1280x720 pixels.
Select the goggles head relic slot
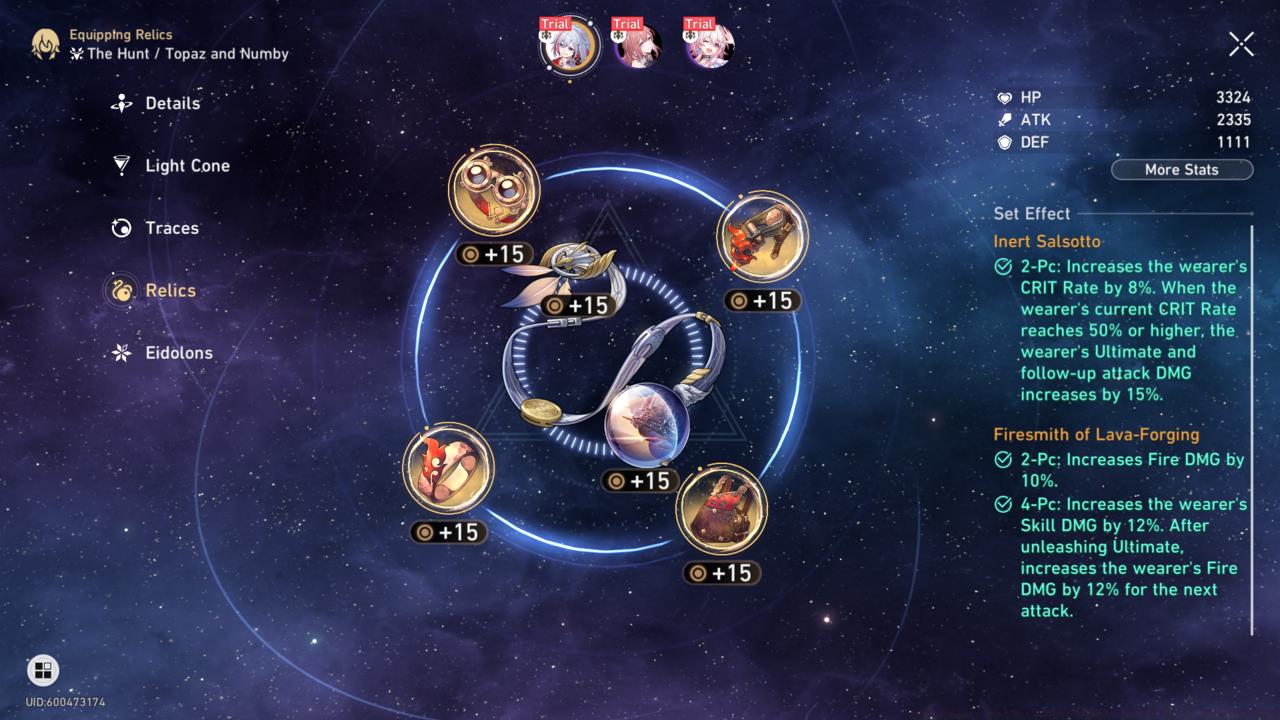coord(494,191)
